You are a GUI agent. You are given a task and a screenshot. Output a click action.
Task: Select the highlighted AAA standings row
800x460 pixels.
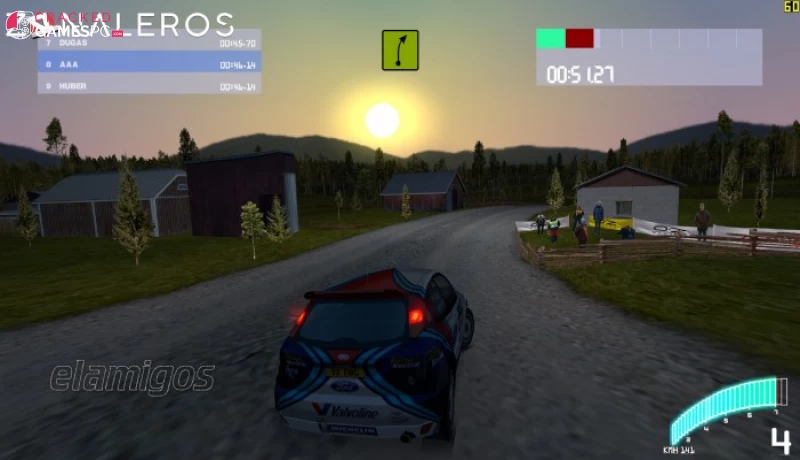[149, 64]
